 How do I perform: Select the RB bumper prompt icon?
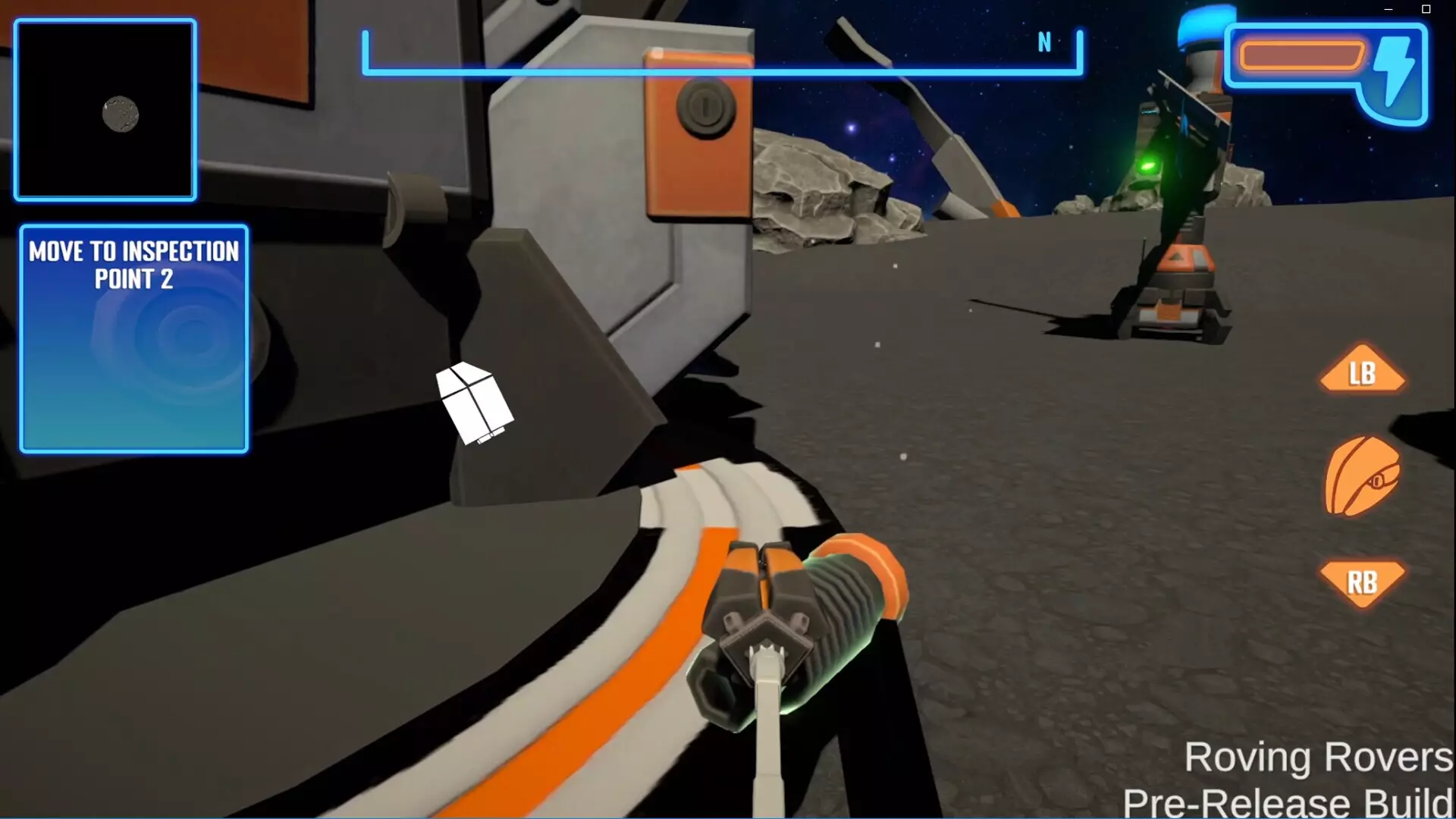[1363, 583]
